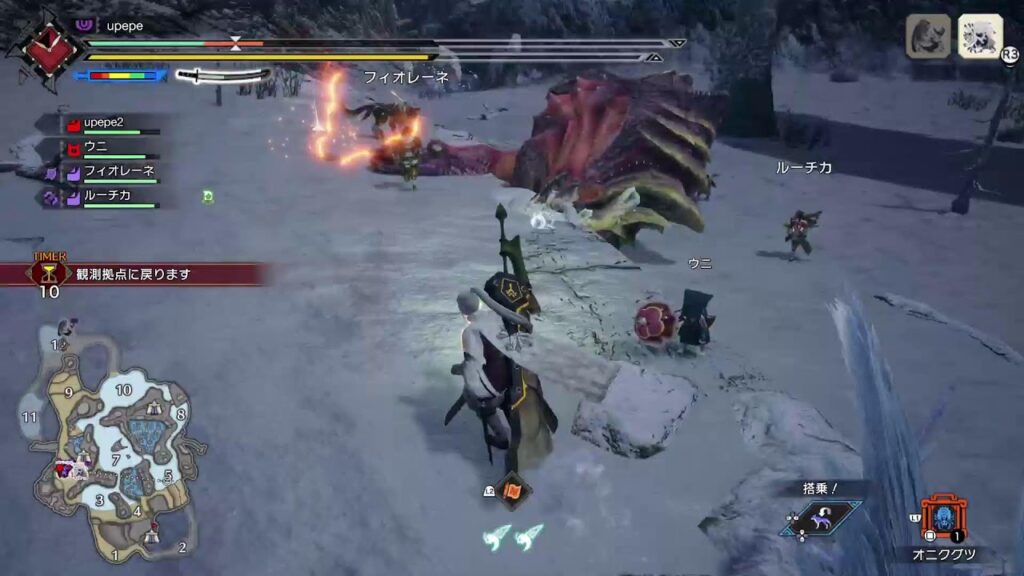This screenshot has width=1024, height=576.
Task: Select area 10 on the minimap
Action: point(123,389)
